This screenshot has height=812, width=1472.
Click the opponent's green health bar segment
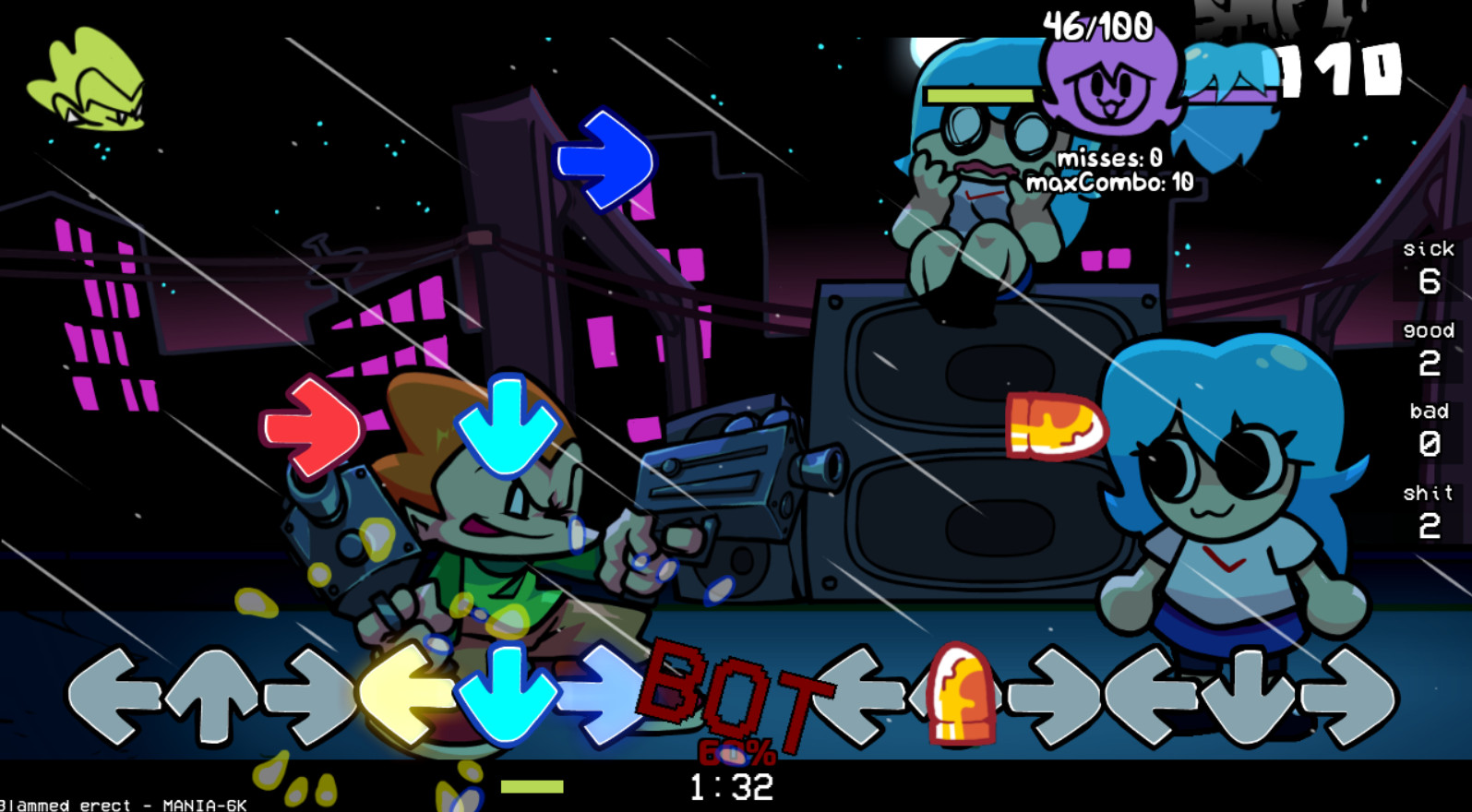tap(980, 96)
